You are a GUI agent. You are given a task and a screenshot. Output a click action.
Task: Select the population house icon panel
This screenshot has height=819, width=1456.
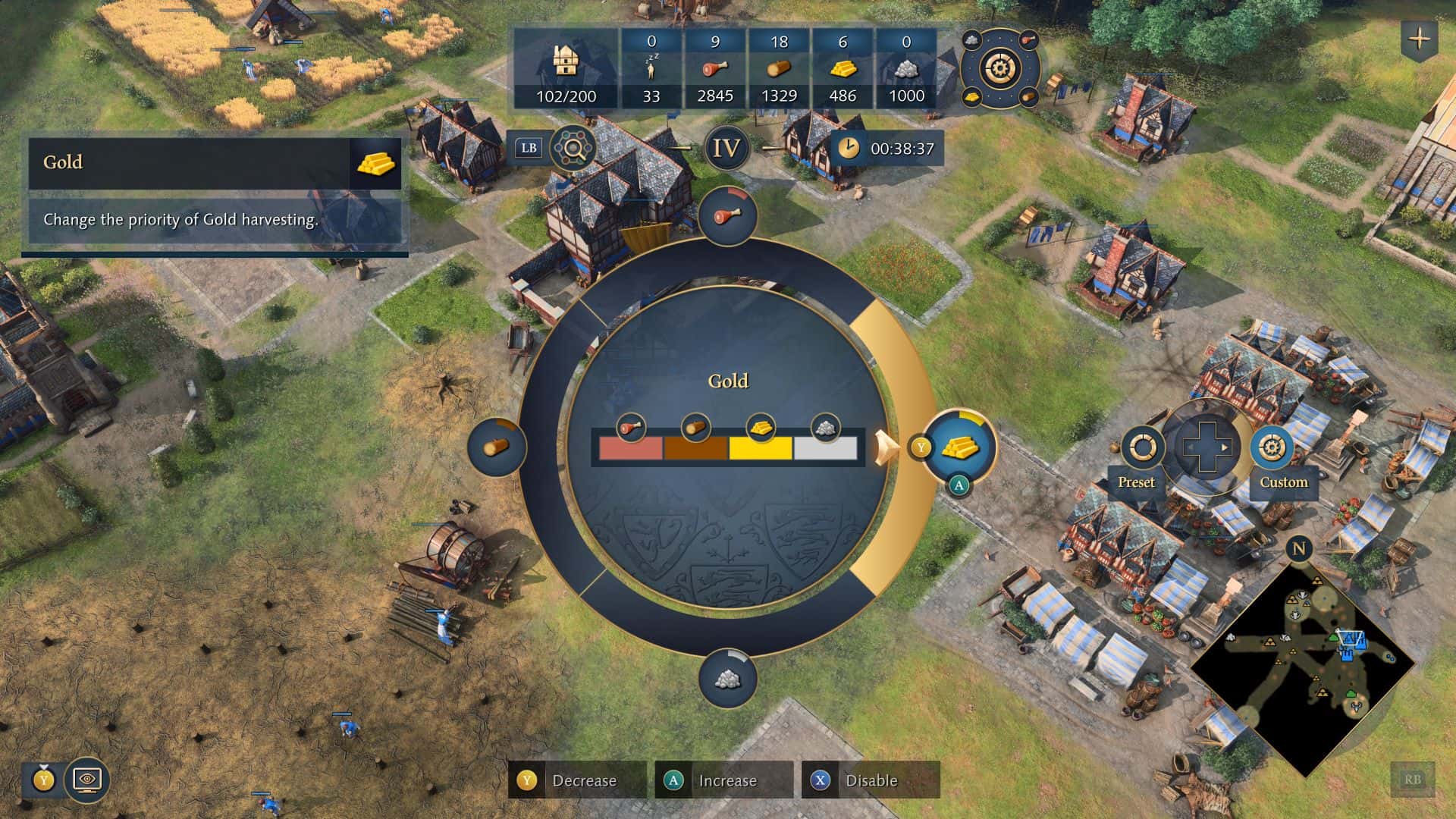(x=566, y=70)
